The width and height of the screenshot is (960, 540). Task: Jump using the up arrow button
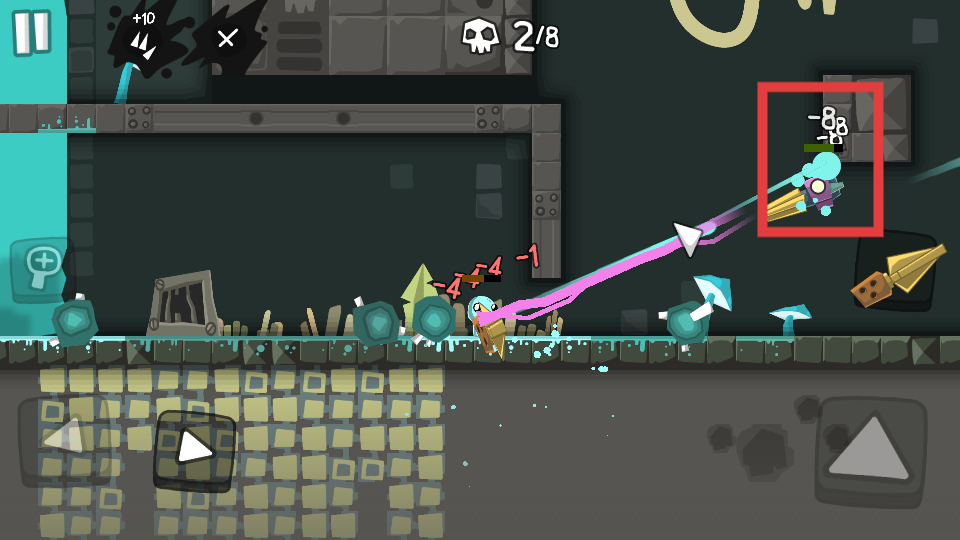click(x=868, y=447)
